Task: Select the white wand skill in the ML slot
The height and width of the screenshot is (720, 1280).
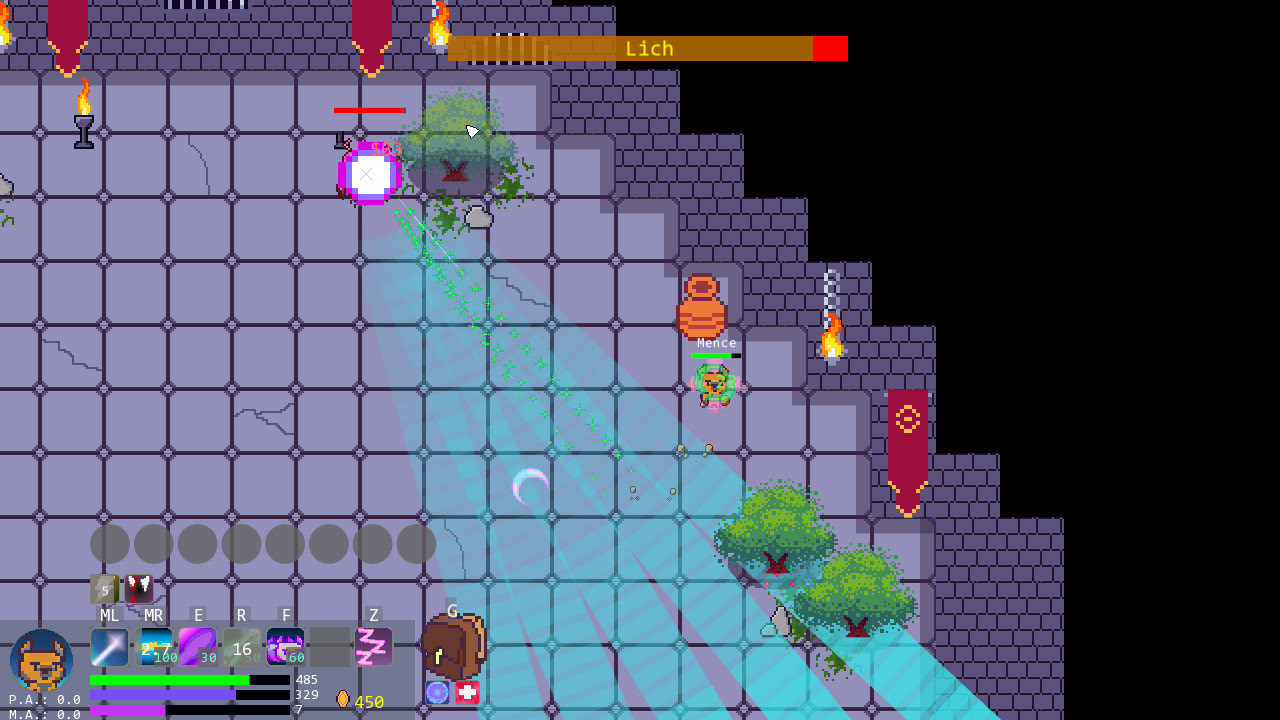Action: [108, 647]
